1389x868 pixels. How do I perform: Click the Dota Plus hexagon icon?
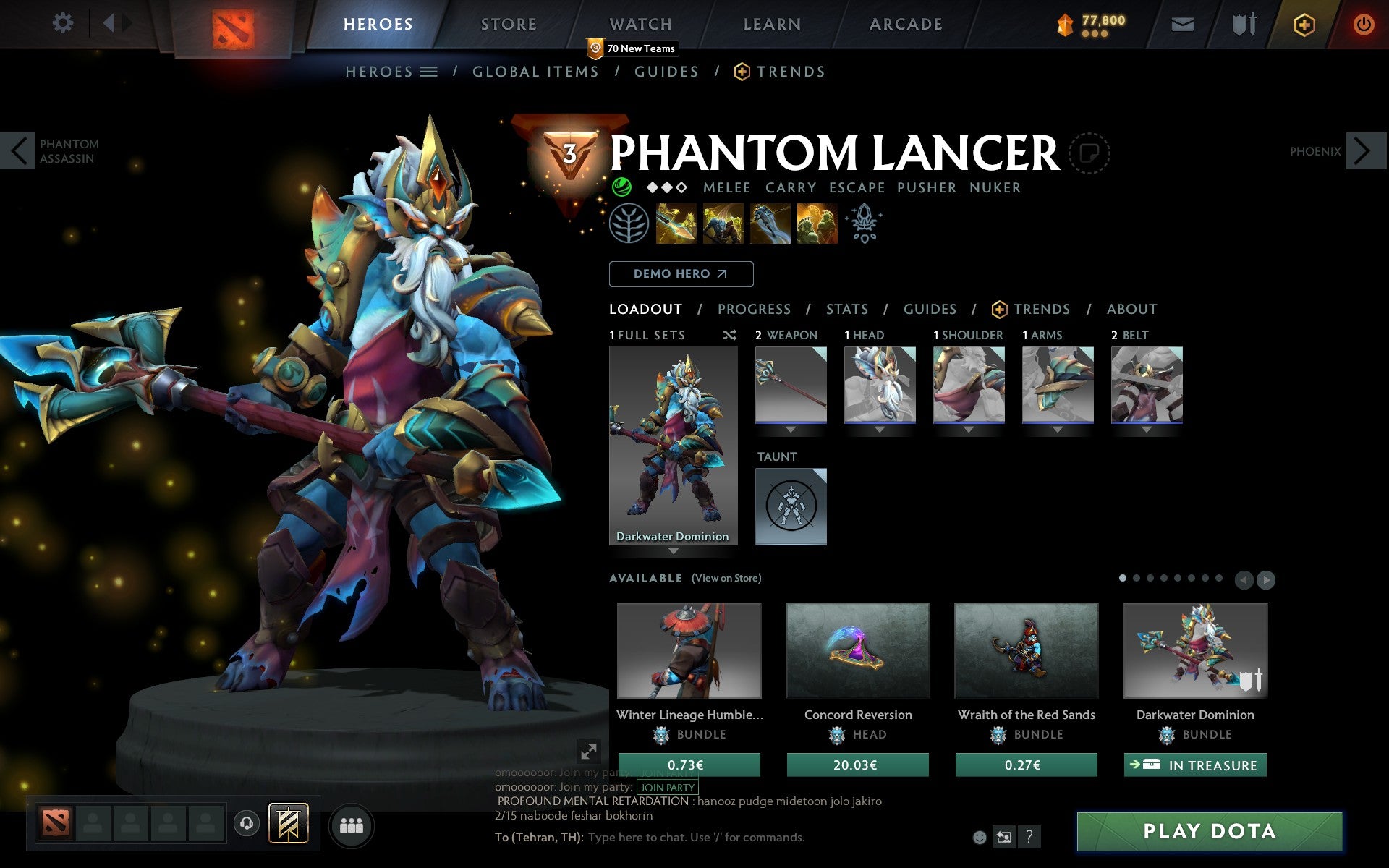[1304, 23]
